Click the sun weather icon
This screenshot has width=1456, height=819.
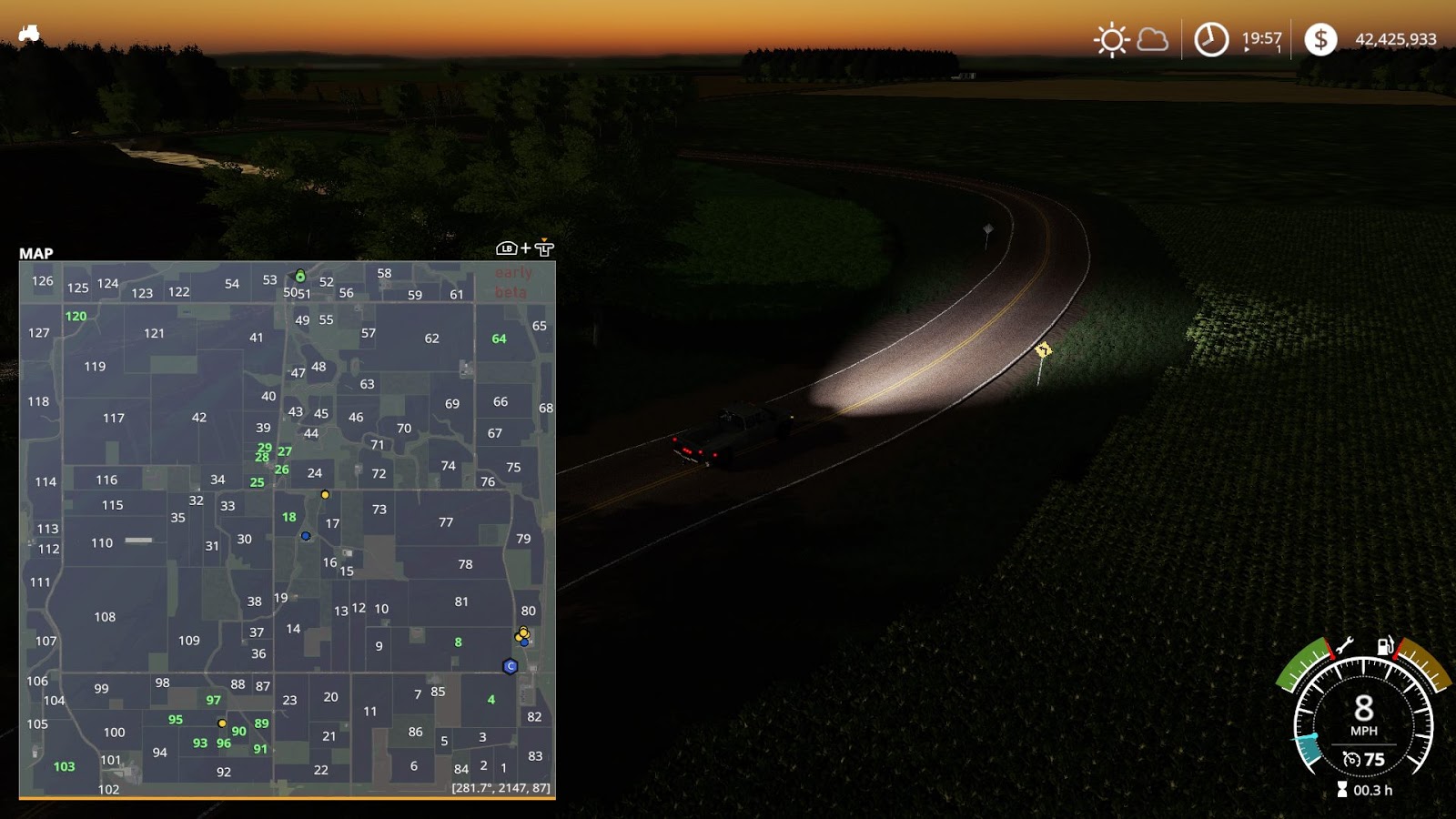pos(1110,39)
